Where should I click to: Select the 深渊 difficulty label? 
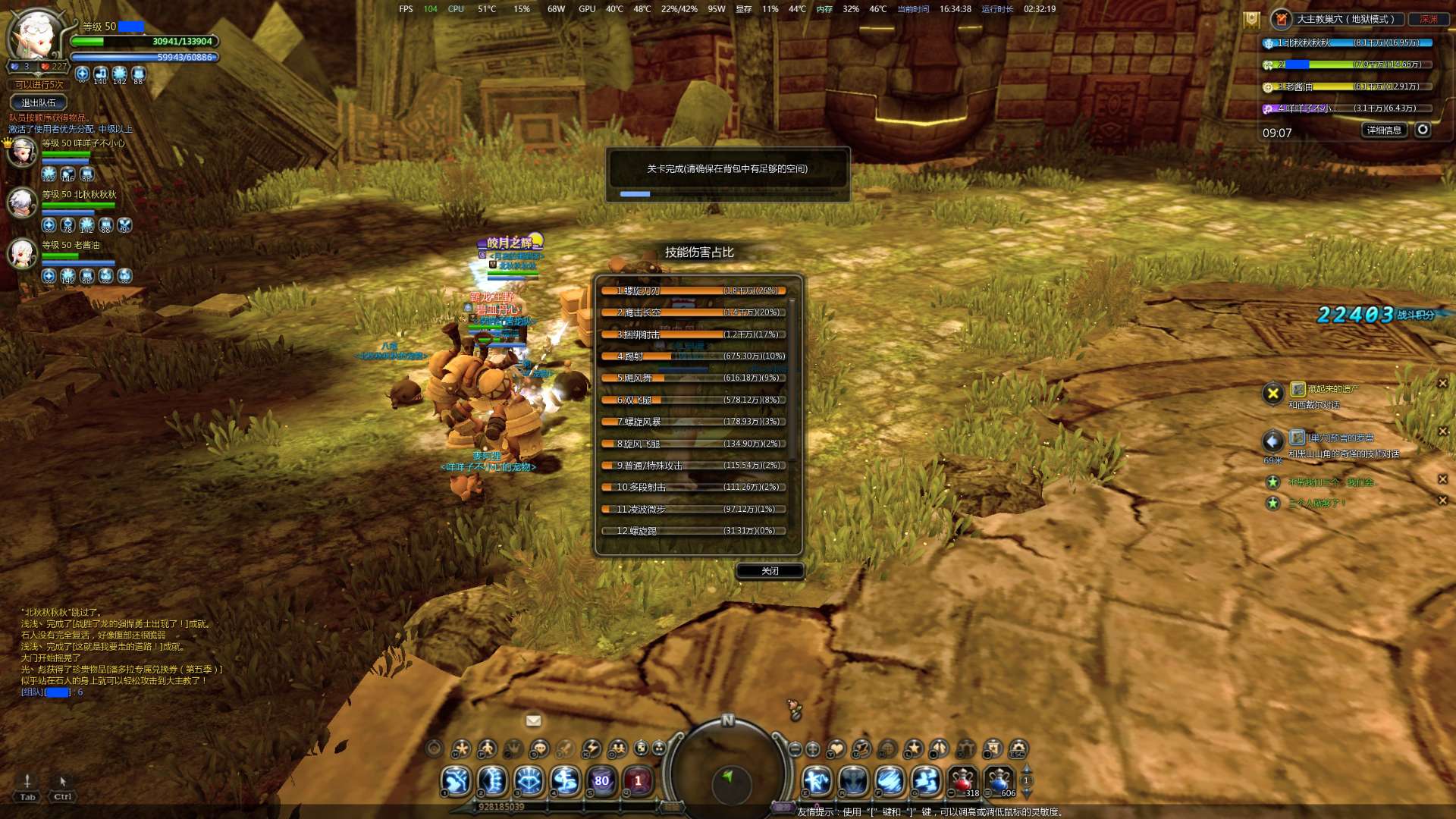click(x=1429, y=19)
